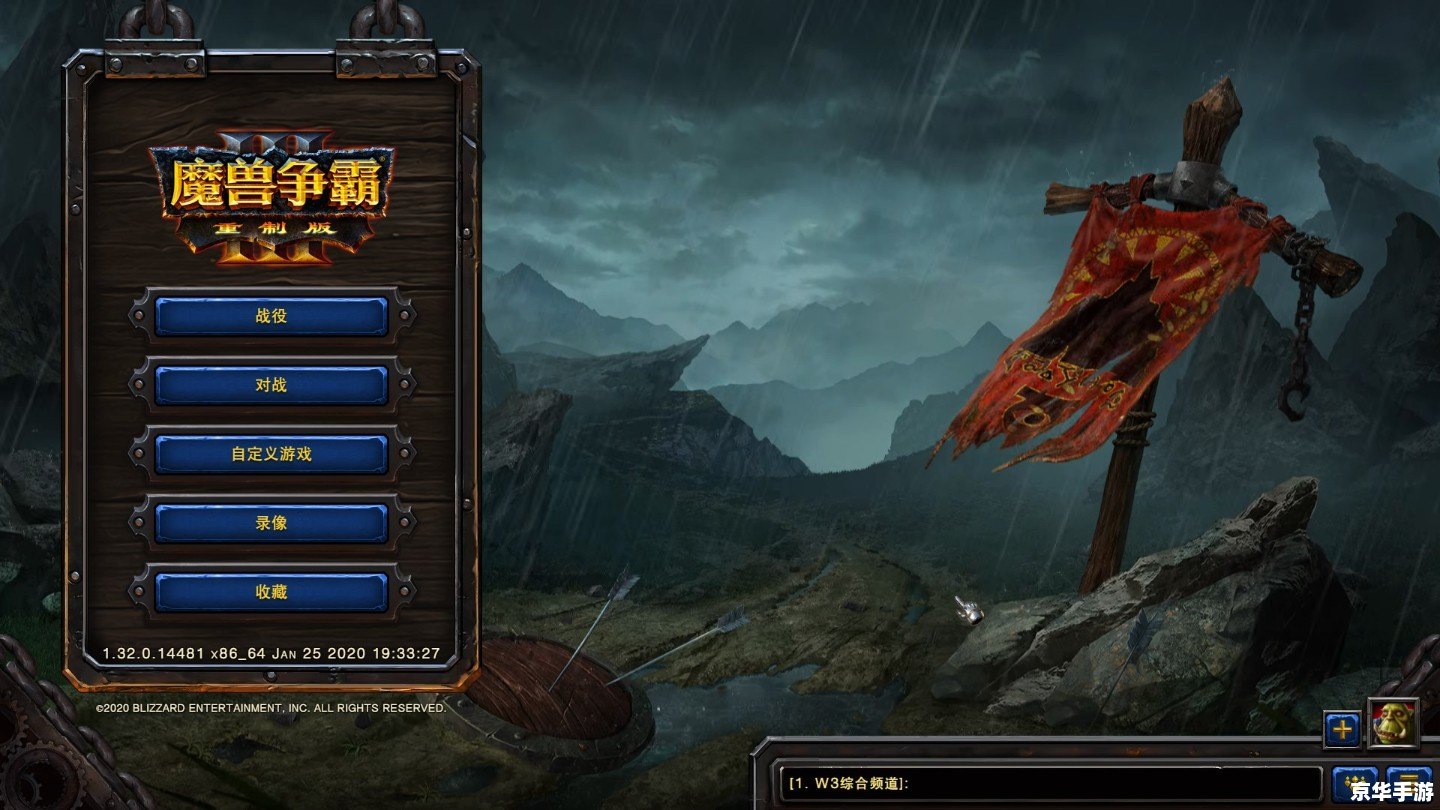Click the right arrow beside the 对战 button

click(404, 384)
